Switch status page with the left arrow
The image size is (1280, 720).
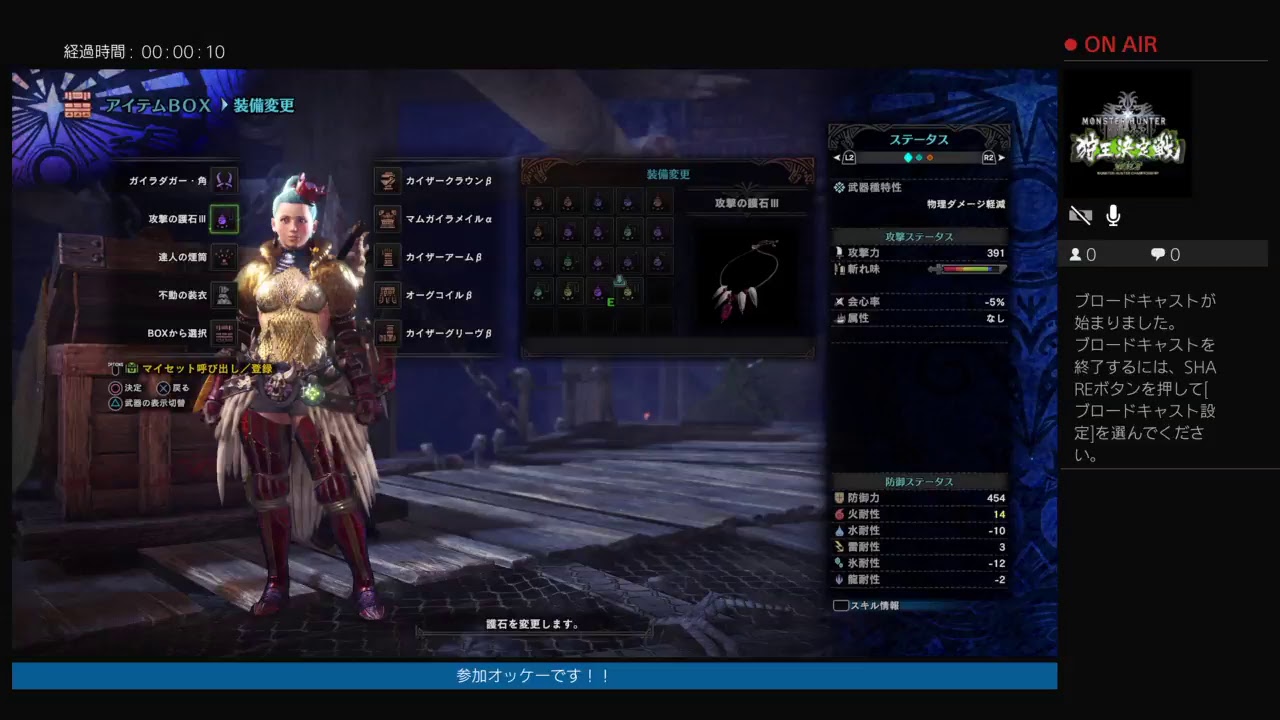pyautogui.click(x=837, y=158)
